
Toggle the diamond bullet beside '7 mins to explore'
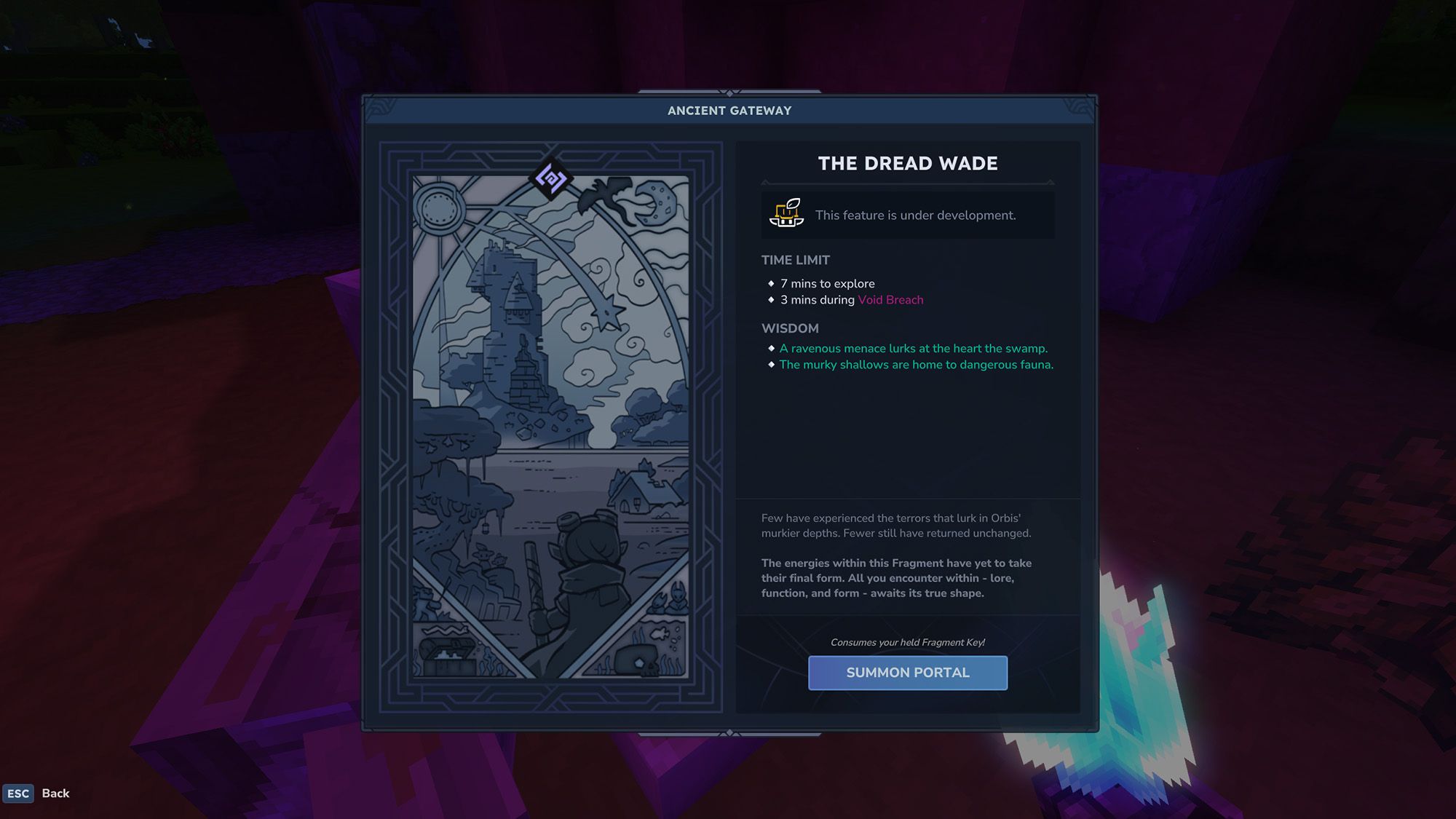(x=772, y=284)
